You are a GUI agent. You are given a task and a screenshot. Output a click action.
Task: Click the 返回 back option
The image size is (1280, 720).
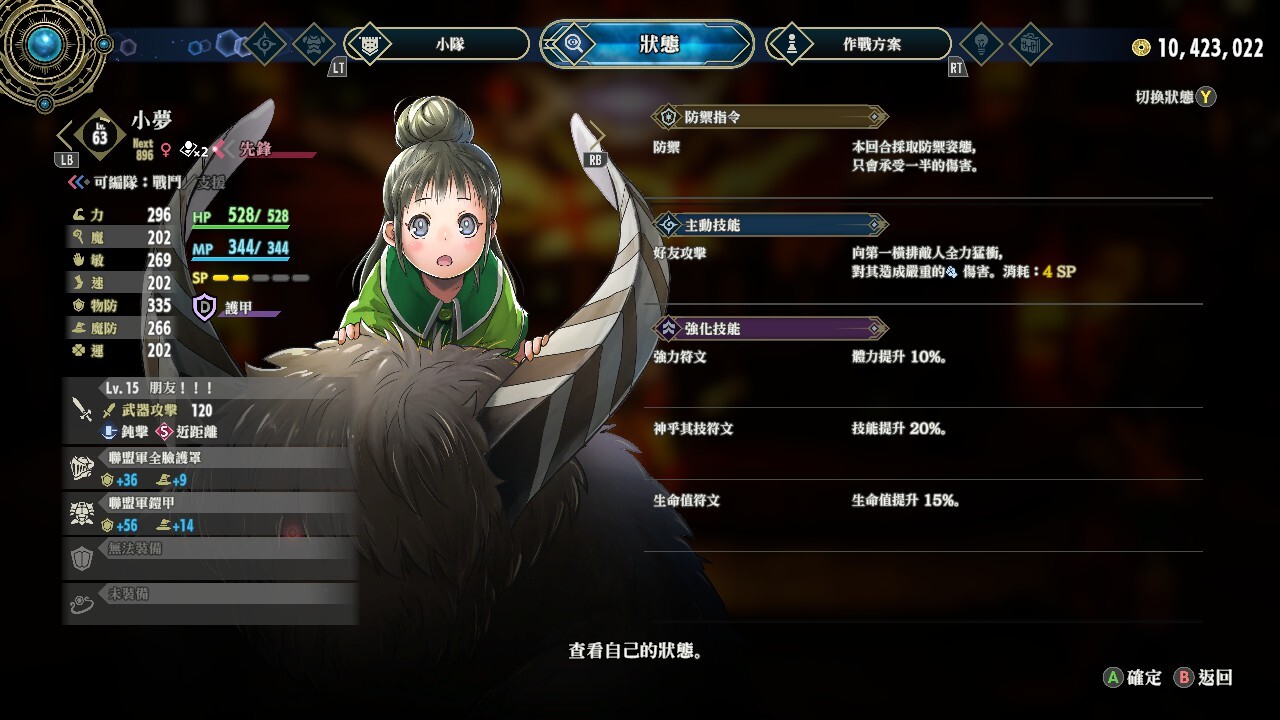[1204, 678]
